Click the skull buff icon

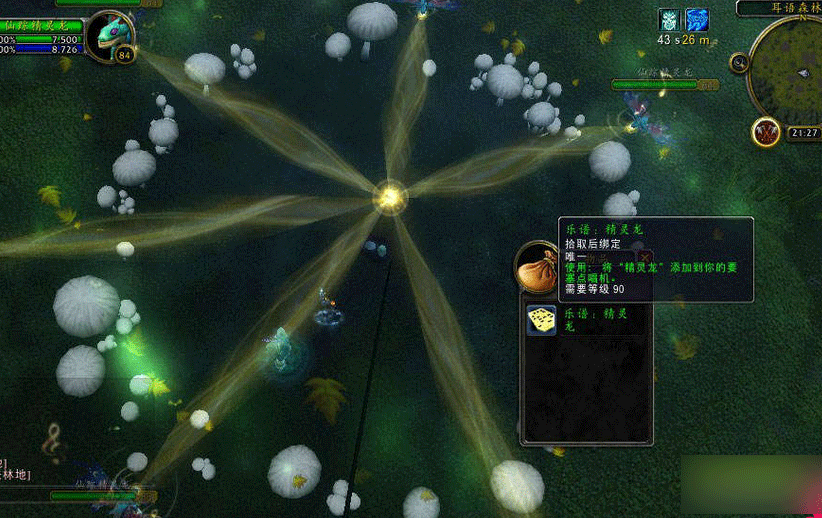(668, 20)
